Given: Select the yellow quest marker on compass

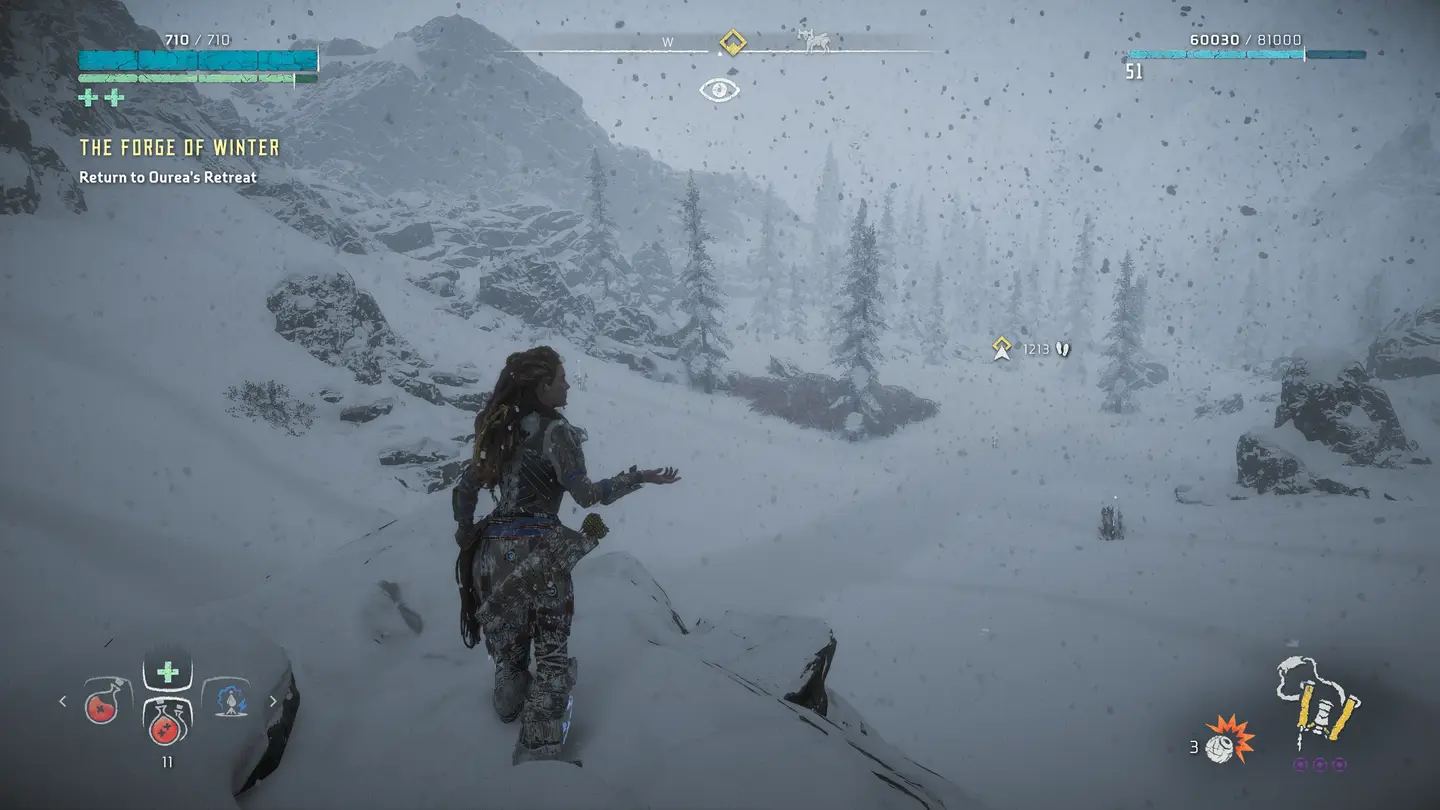Looking at the screenshot, I should pos(733,43).
